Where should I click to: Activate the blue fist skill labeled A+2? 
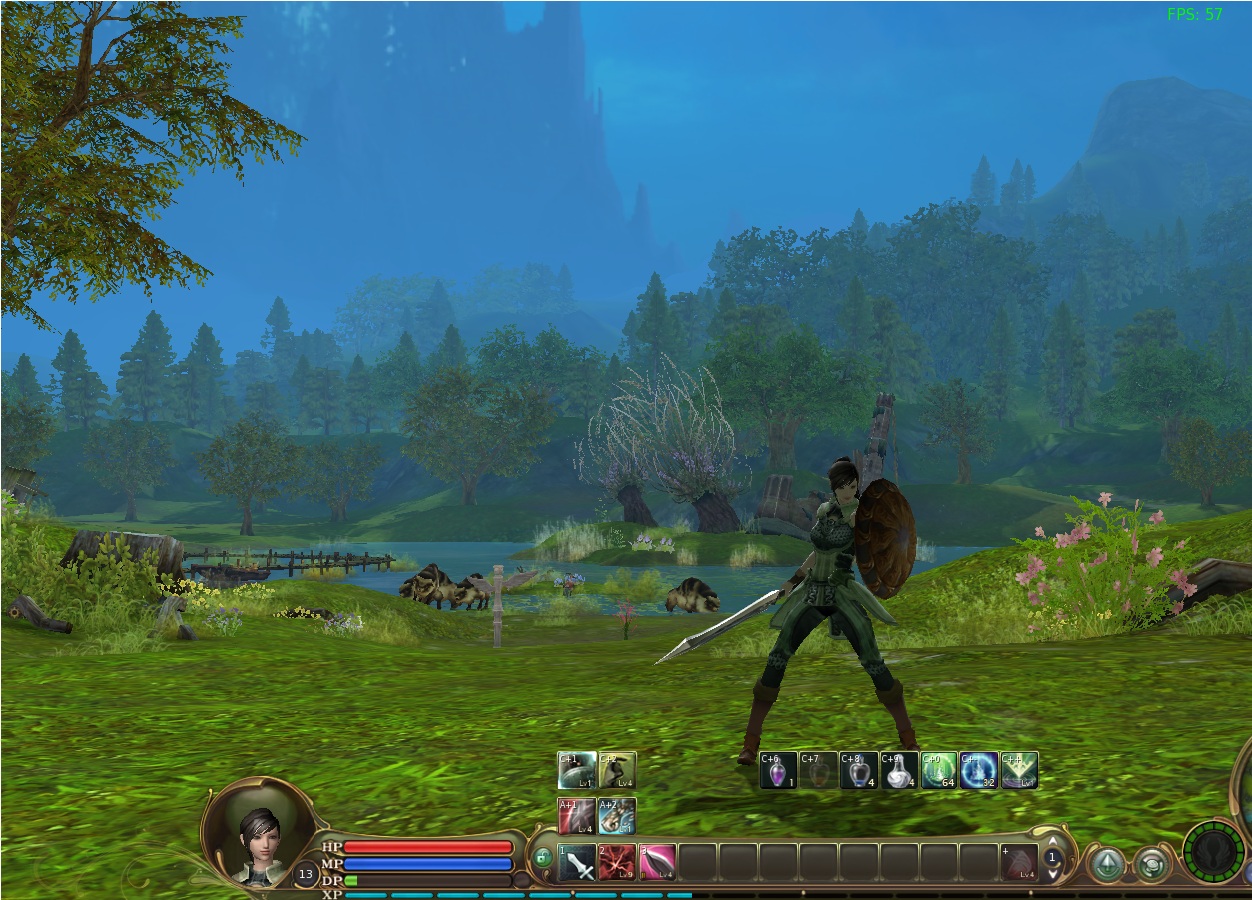[617, 816]
